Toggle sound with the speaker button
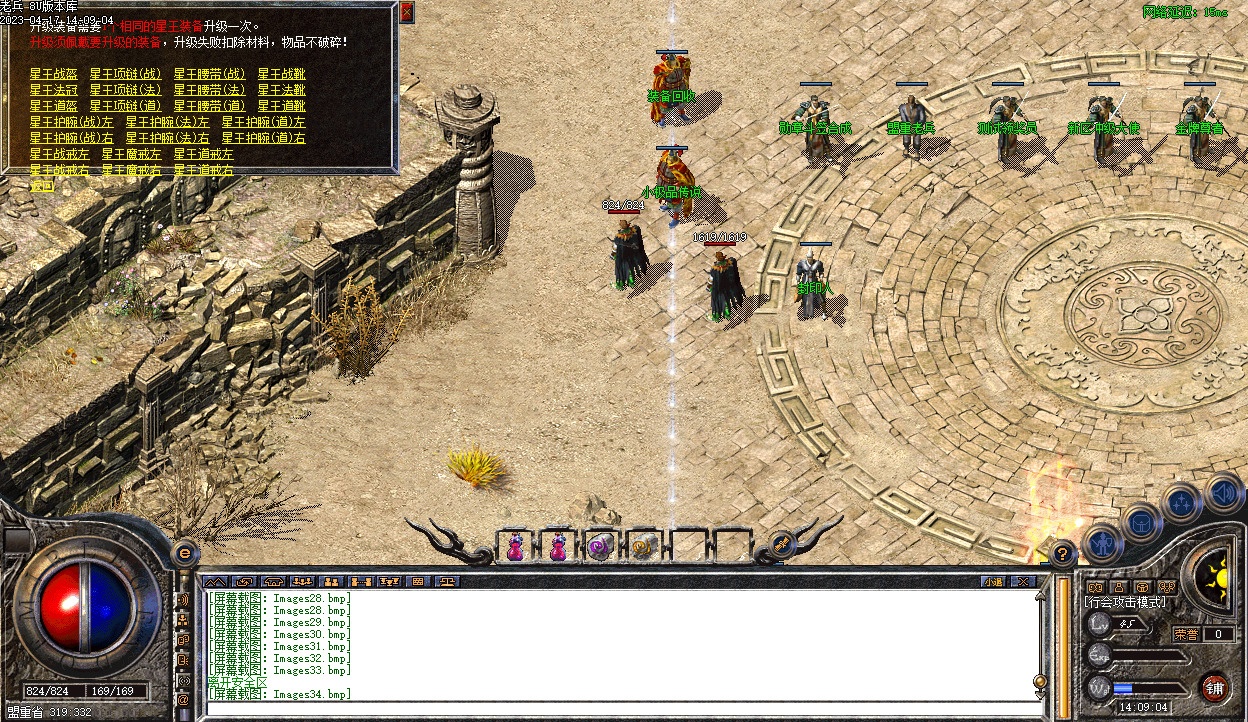The width and height of the screenshot is (1248, 722). tap(1222, 492)
